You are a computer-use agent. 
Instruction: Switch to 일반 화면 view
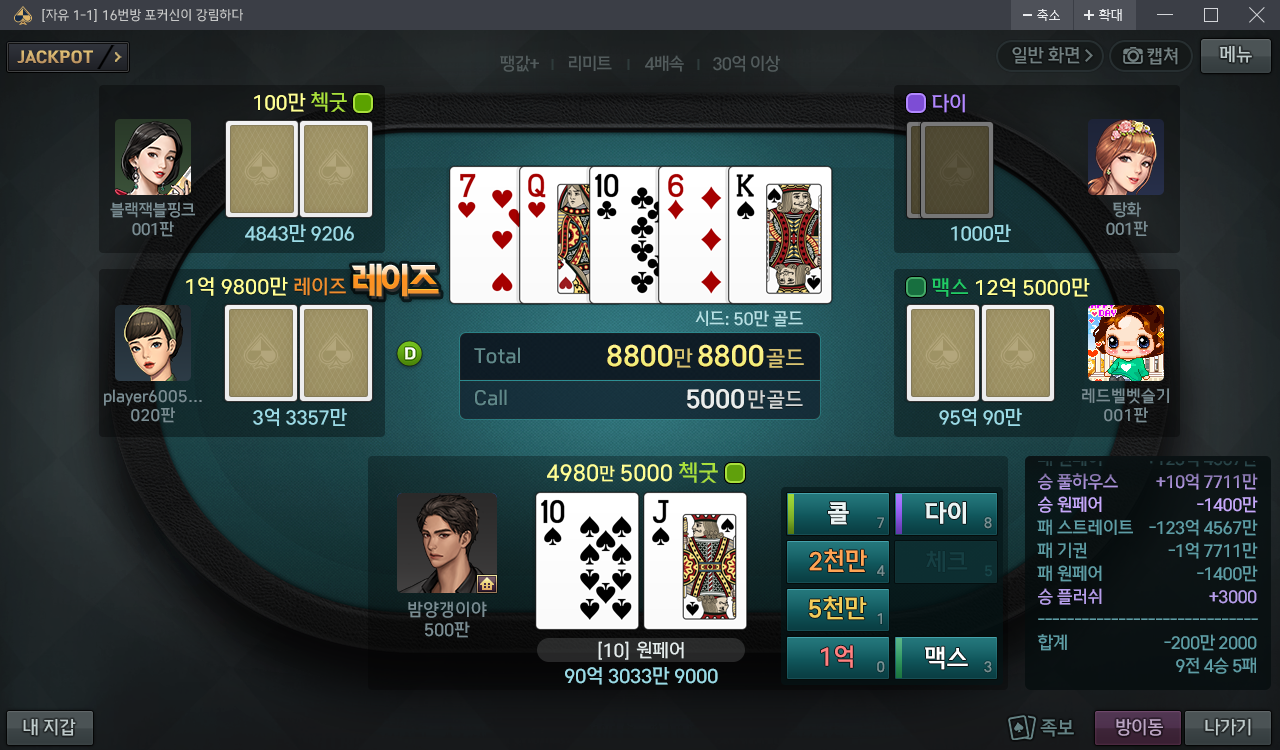coord(1050,56)
